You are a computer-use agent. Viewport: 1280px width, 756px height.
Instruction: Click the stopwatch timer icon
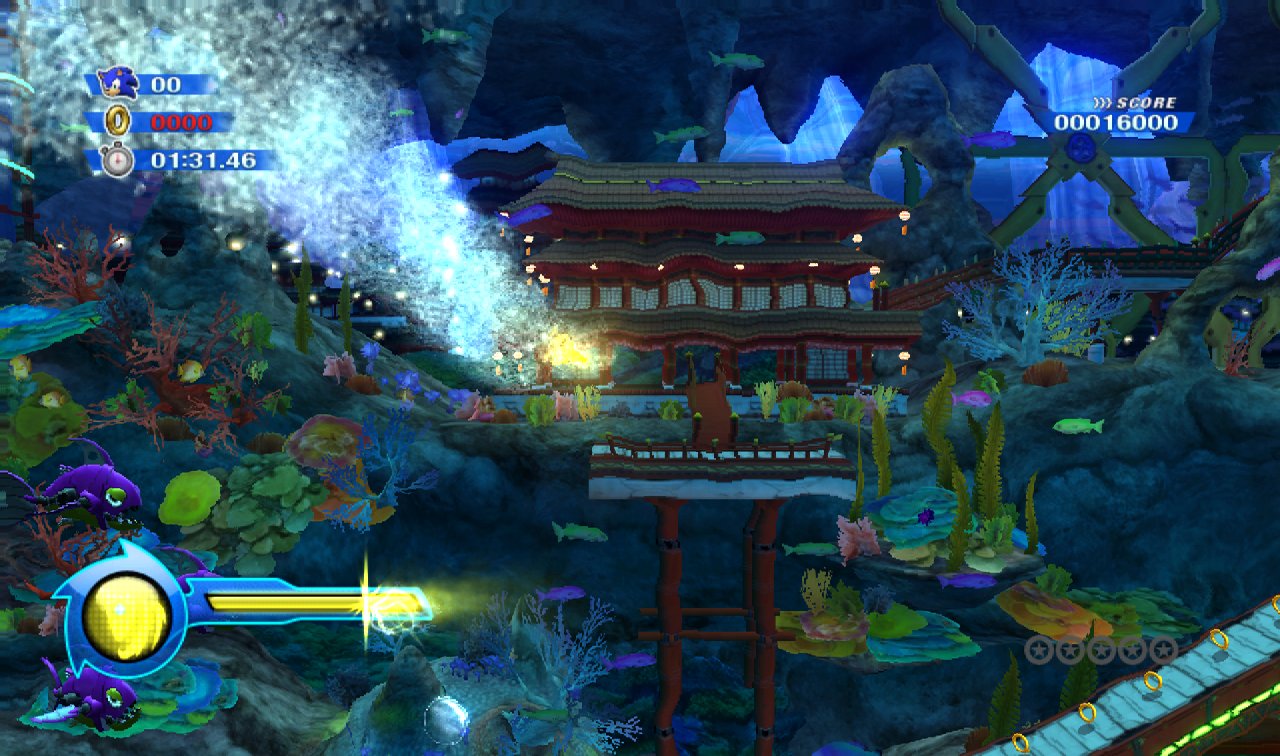(117, 160)
